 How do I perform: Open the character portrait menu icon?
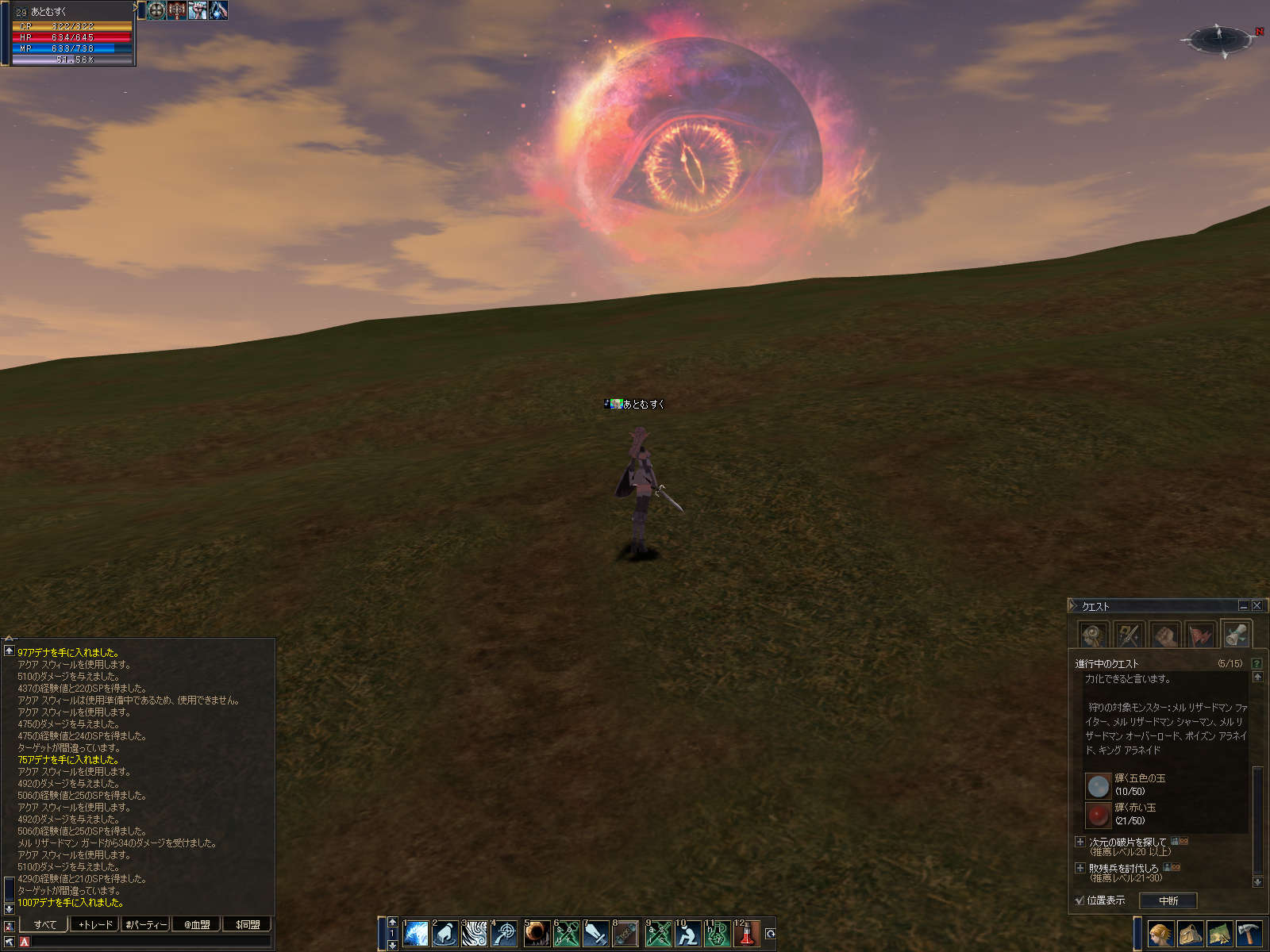coord(1160,934)
